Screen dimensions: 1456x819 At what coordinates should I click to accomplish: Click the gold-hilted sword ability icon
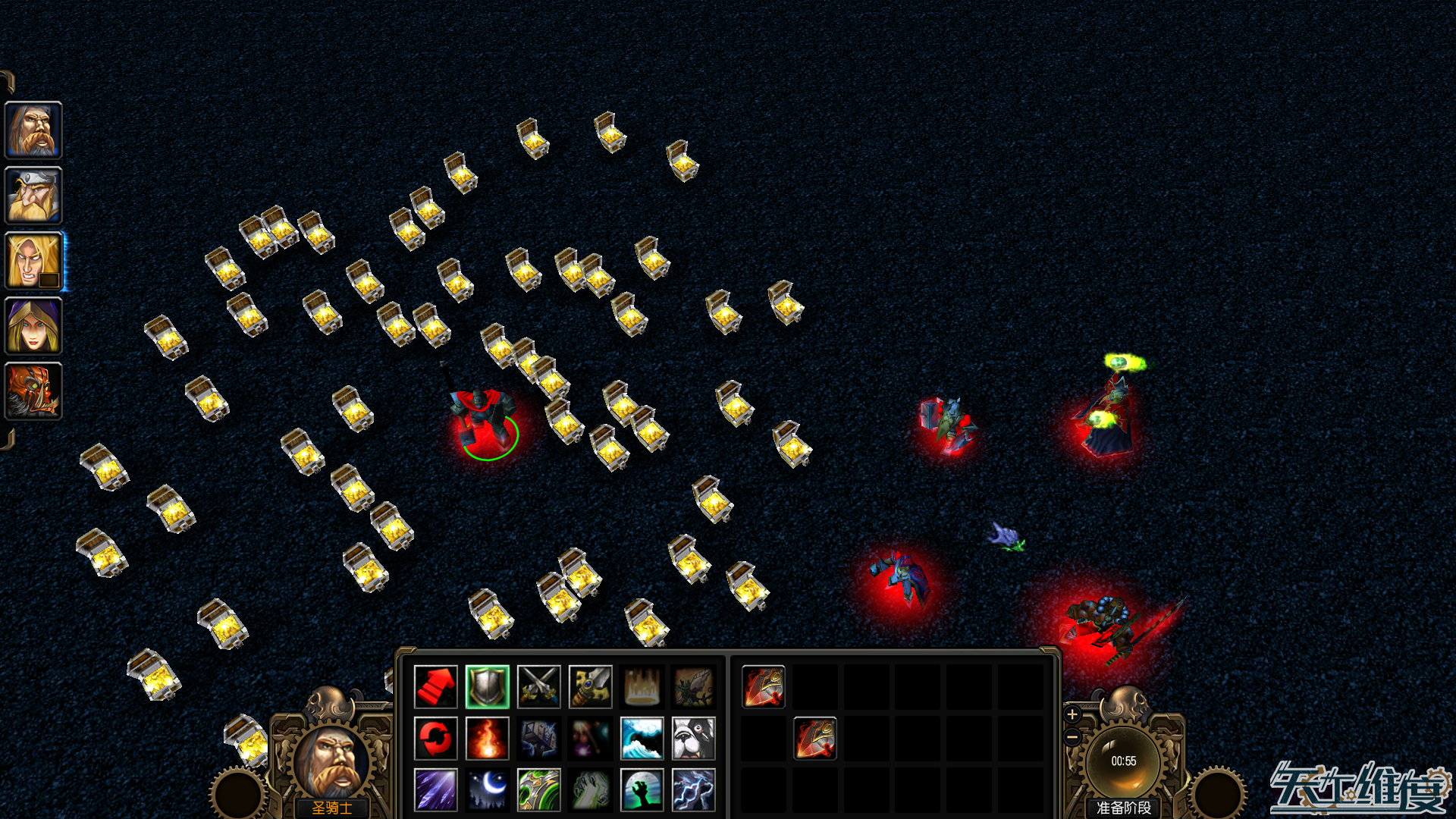coord(591,686)
